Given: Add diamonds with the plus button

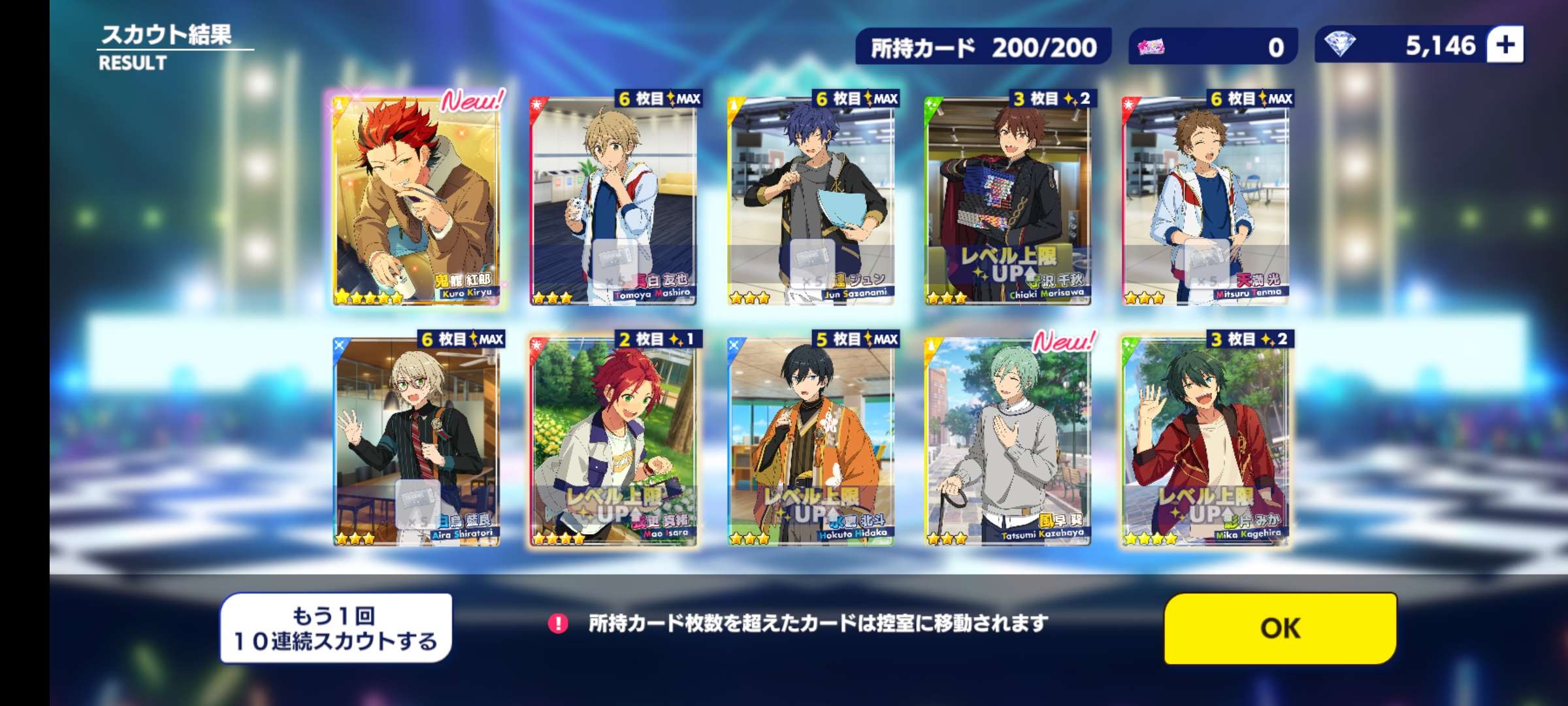Looking at the screenshot, I should click(x=1505, y=45).
